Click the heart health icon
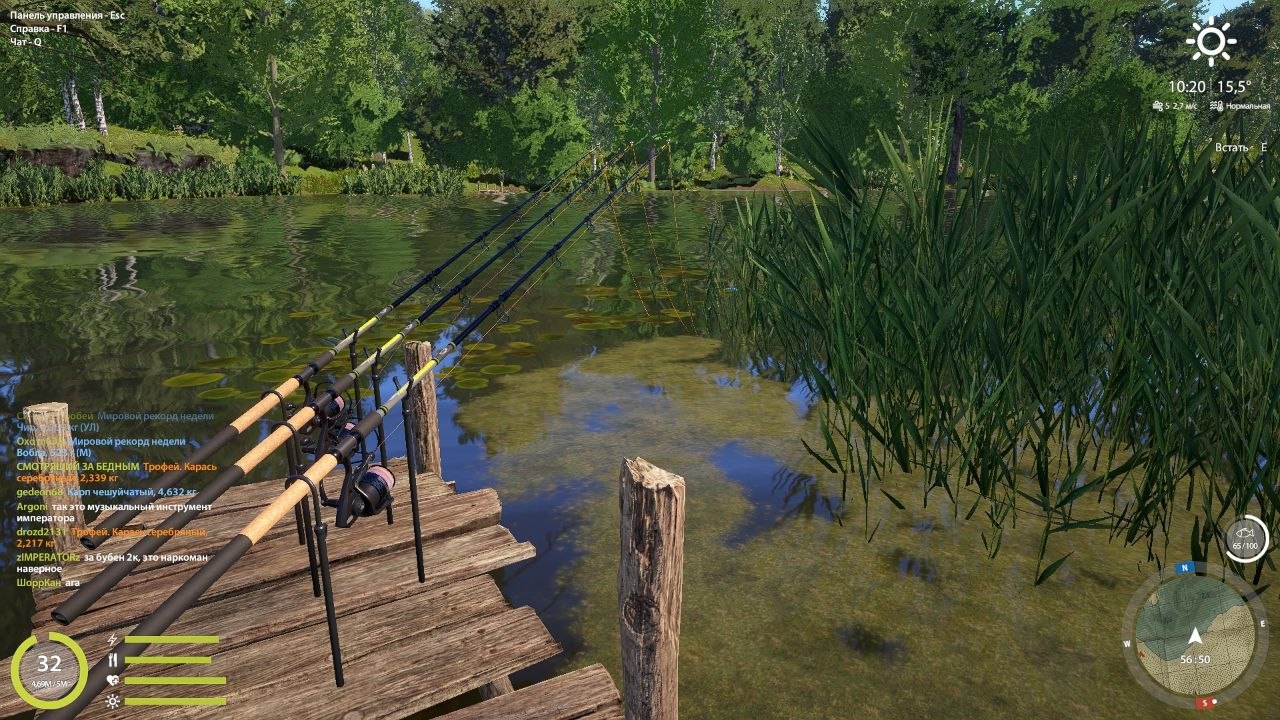Screen dimensions: 1280x720 (113, 680)
